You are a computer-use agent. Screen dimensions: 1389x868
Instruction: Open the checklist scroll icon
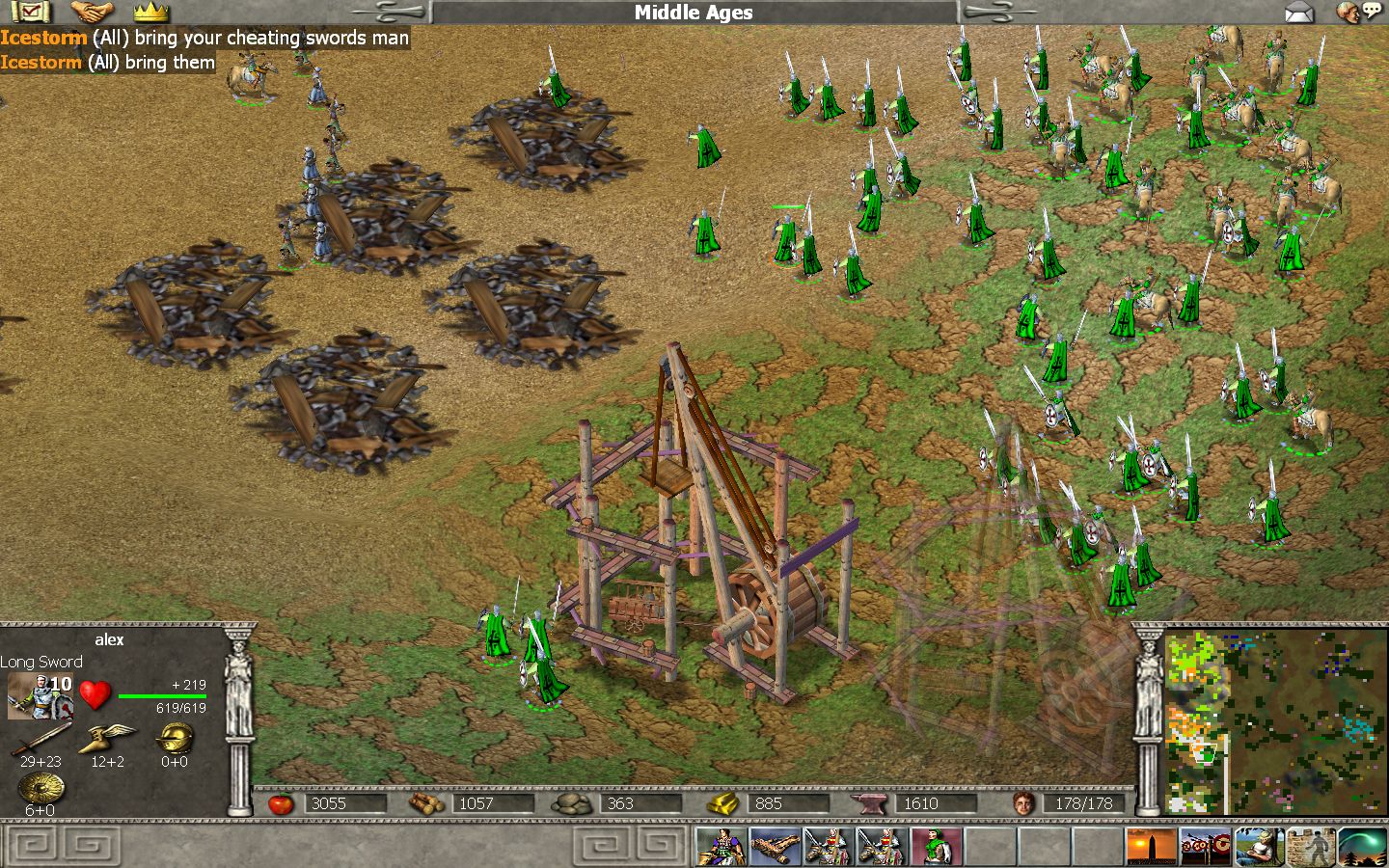click(x=31, y=12)
